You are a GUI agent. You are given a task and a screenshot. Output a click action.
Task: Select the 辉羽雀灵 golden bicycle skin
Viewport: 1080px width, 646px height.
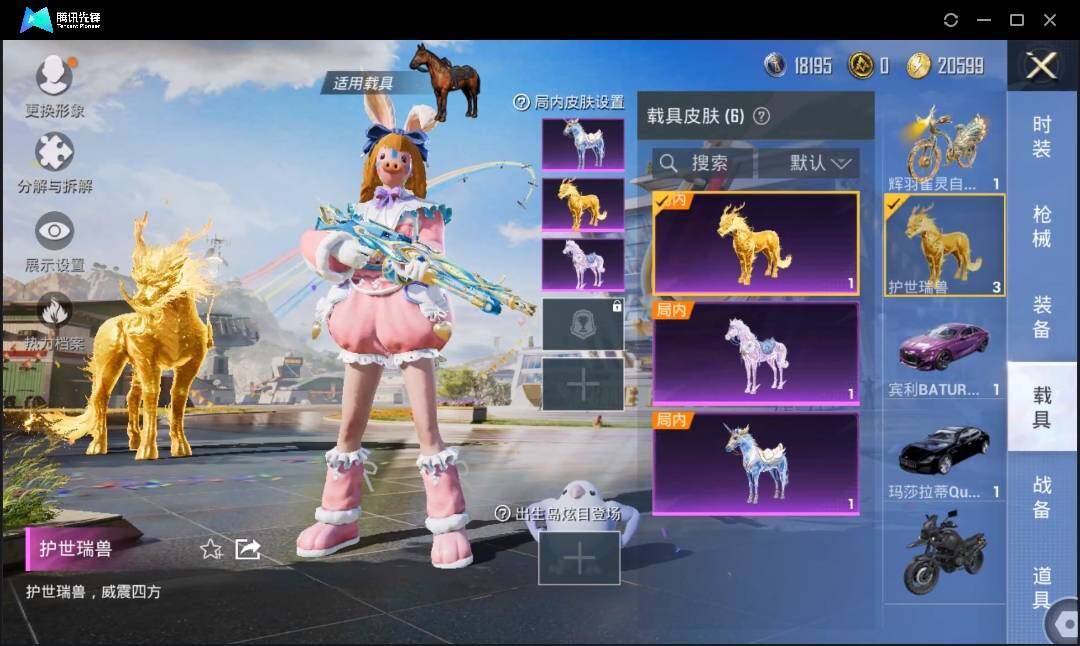click(944, 148)
